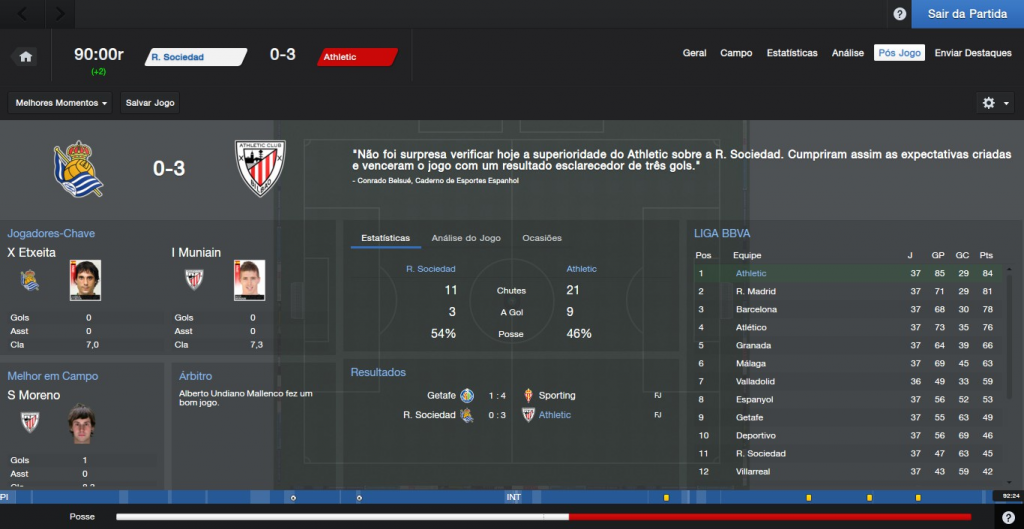
Task: Click the Salvar Jogo button
Action: (149, 103)
